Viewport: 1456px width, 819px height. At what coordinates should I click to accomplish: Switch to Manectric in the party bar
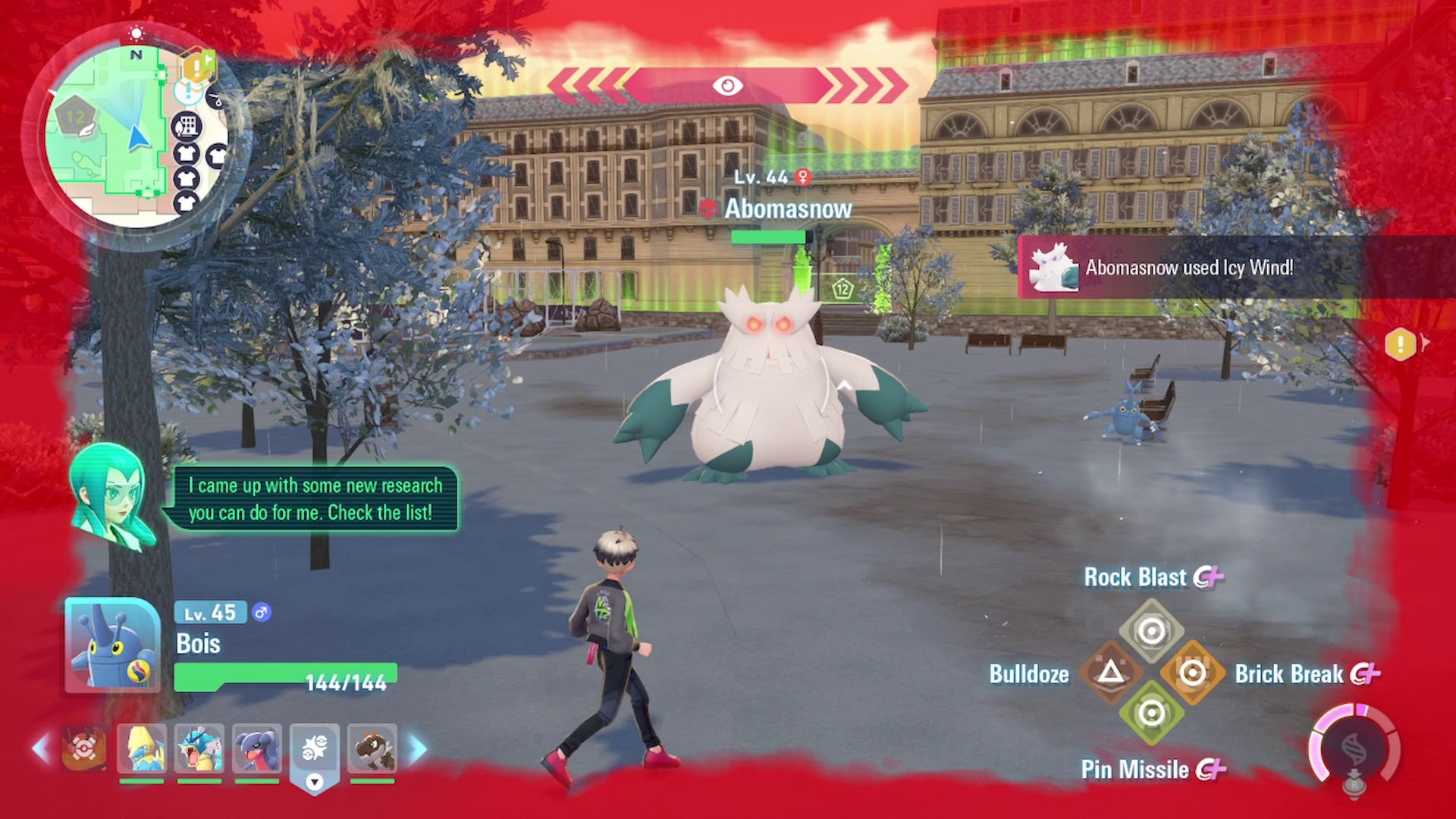(142, 748)
